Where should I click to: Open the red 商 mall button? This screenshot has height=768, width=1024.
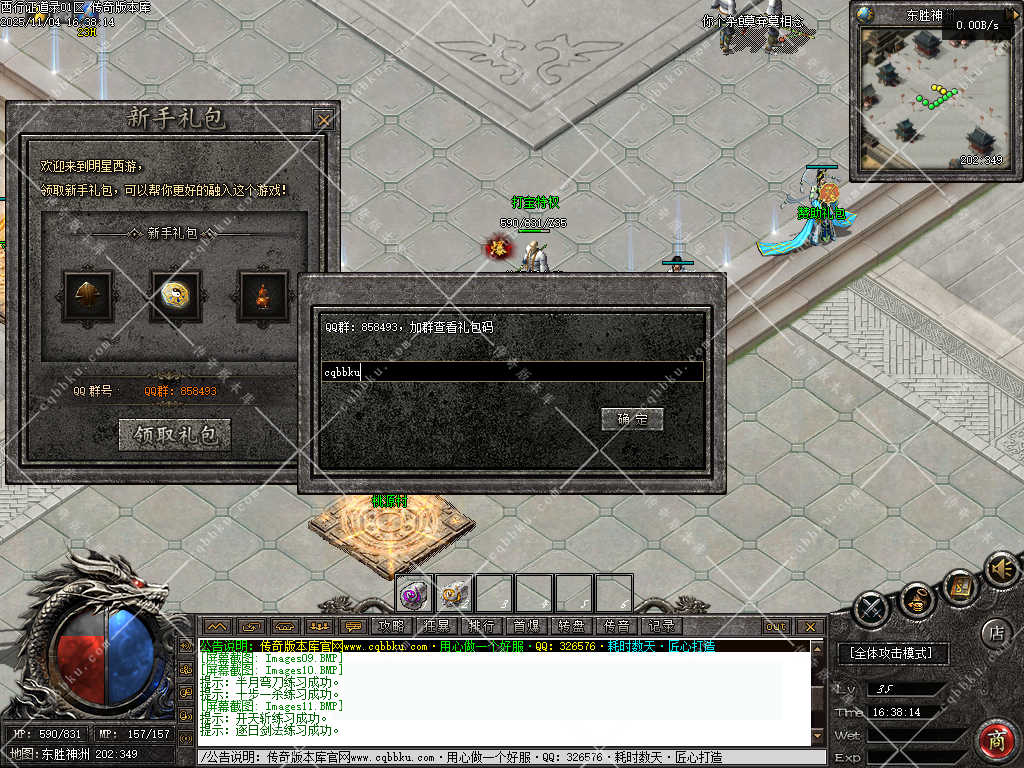[996, 741]
